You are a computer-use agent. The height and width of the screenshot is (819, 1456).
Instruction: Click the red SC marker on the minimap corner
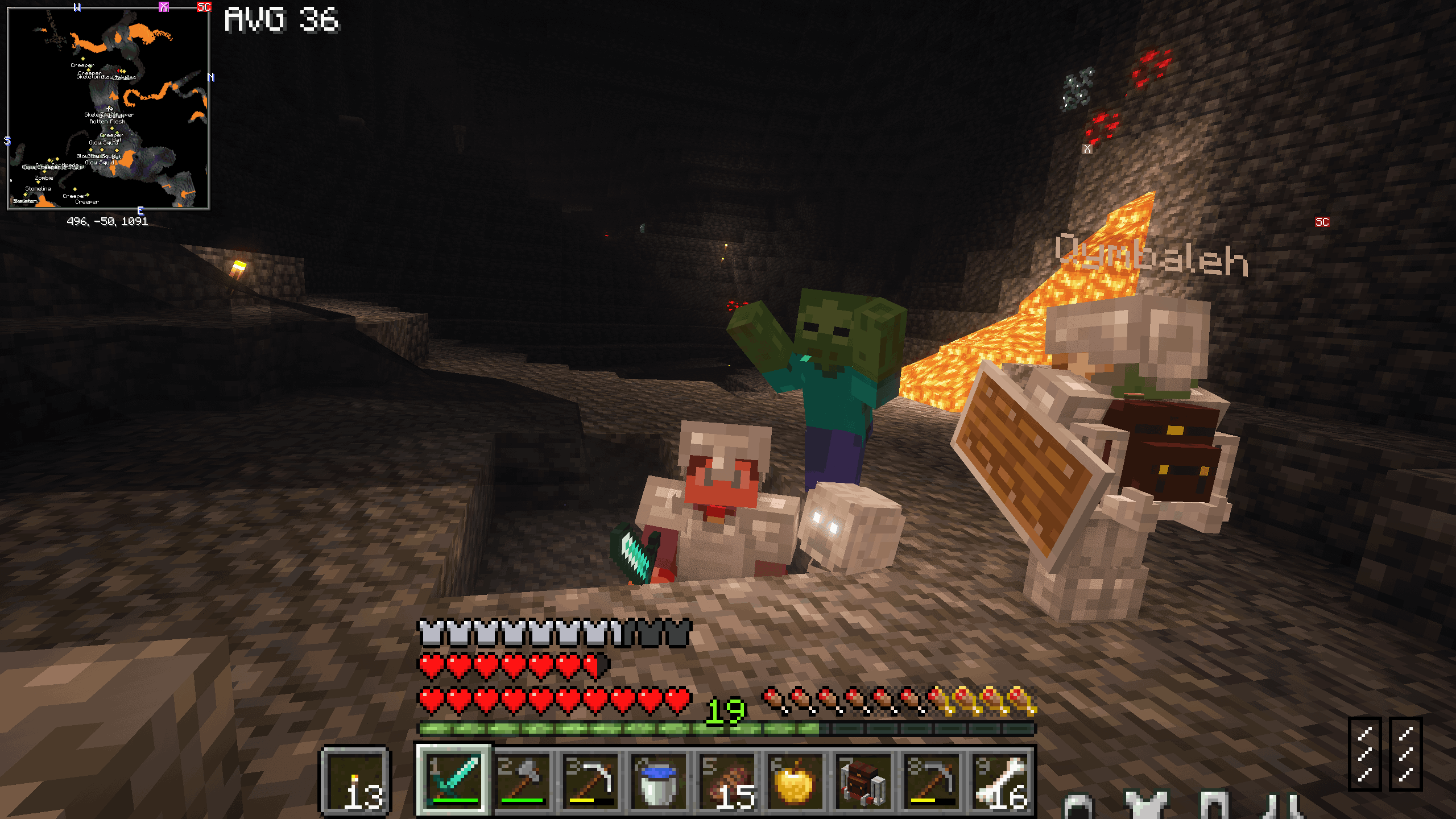pyautogui.click(x=206, y=7)
